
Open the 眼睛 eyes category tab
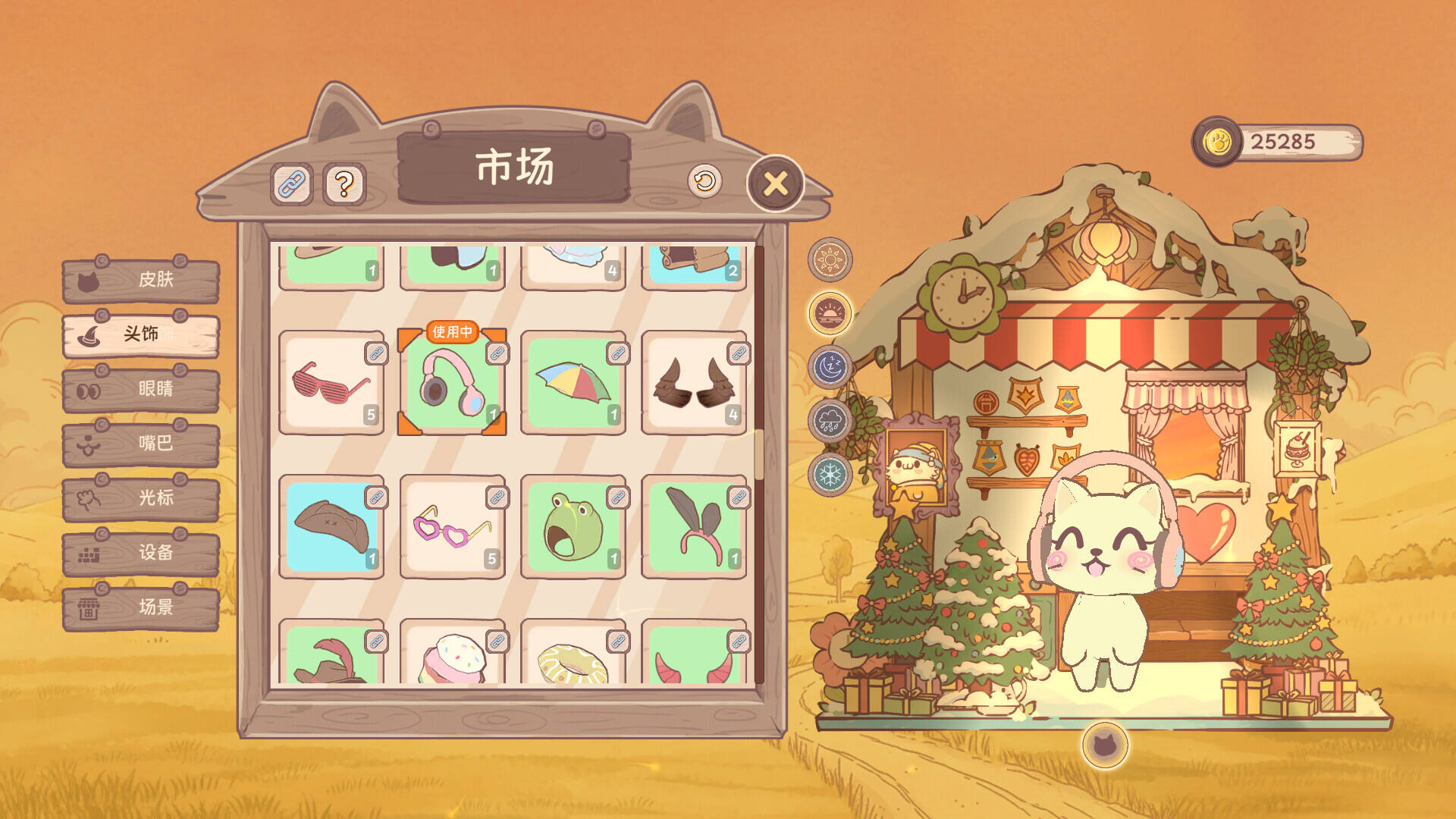coord(143,390)
